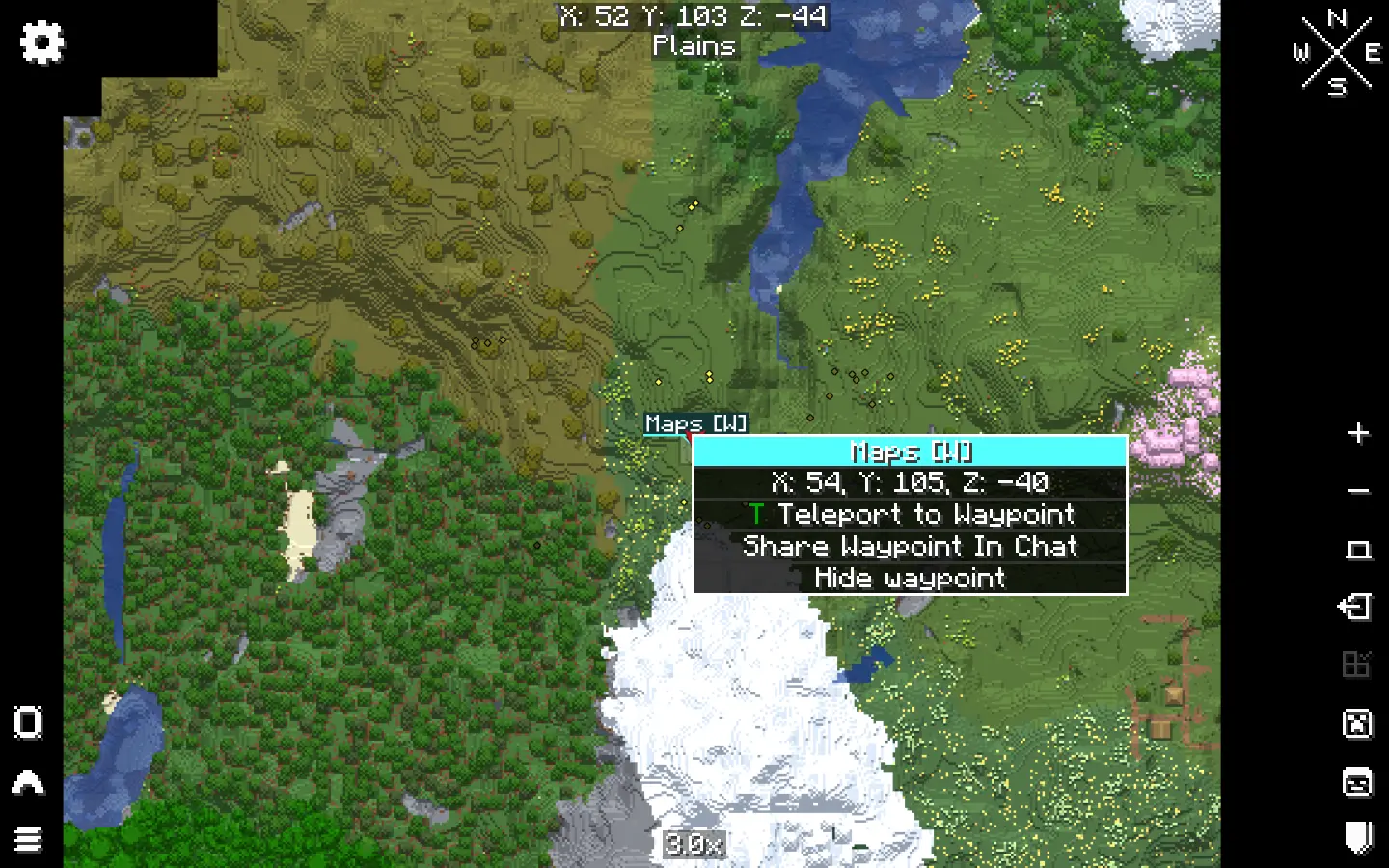The width and height of the screenshot is (1389, 868).
Task: Open the hamburger menu icon at bottom-left
Action: pos(27,839)
